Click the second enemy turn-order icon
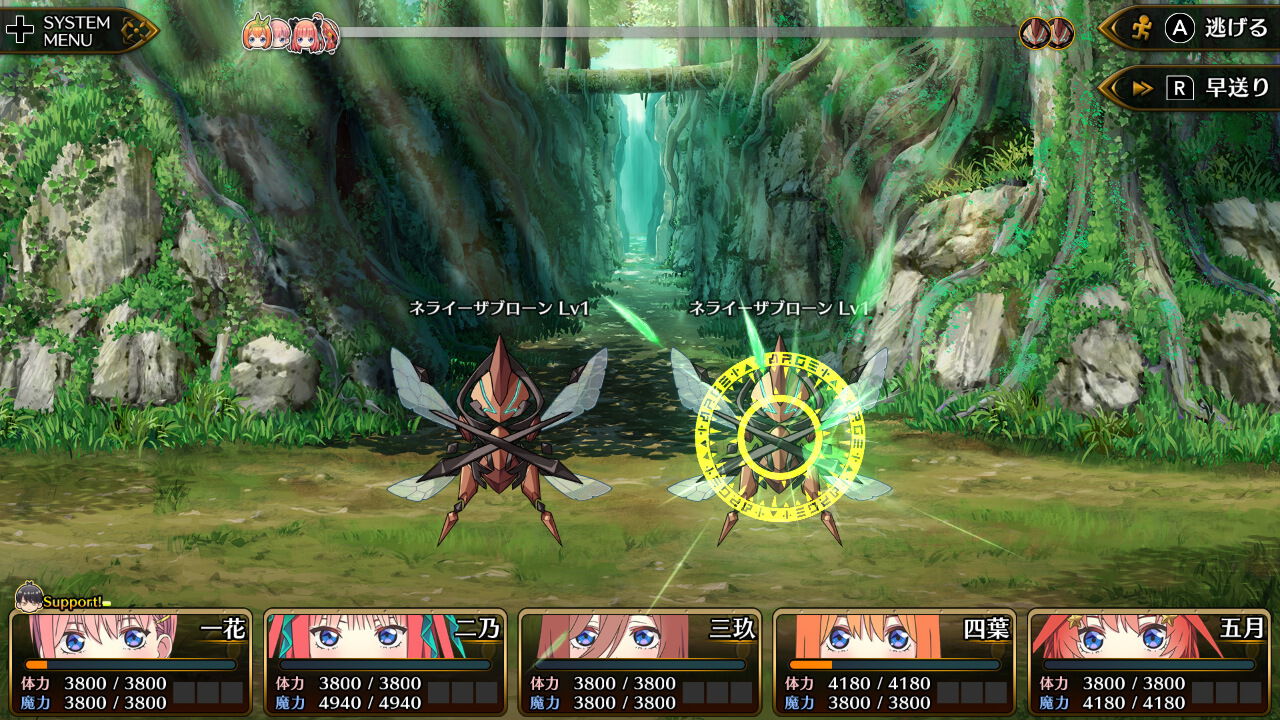The image size is (1280, 720). point(1059,31)
